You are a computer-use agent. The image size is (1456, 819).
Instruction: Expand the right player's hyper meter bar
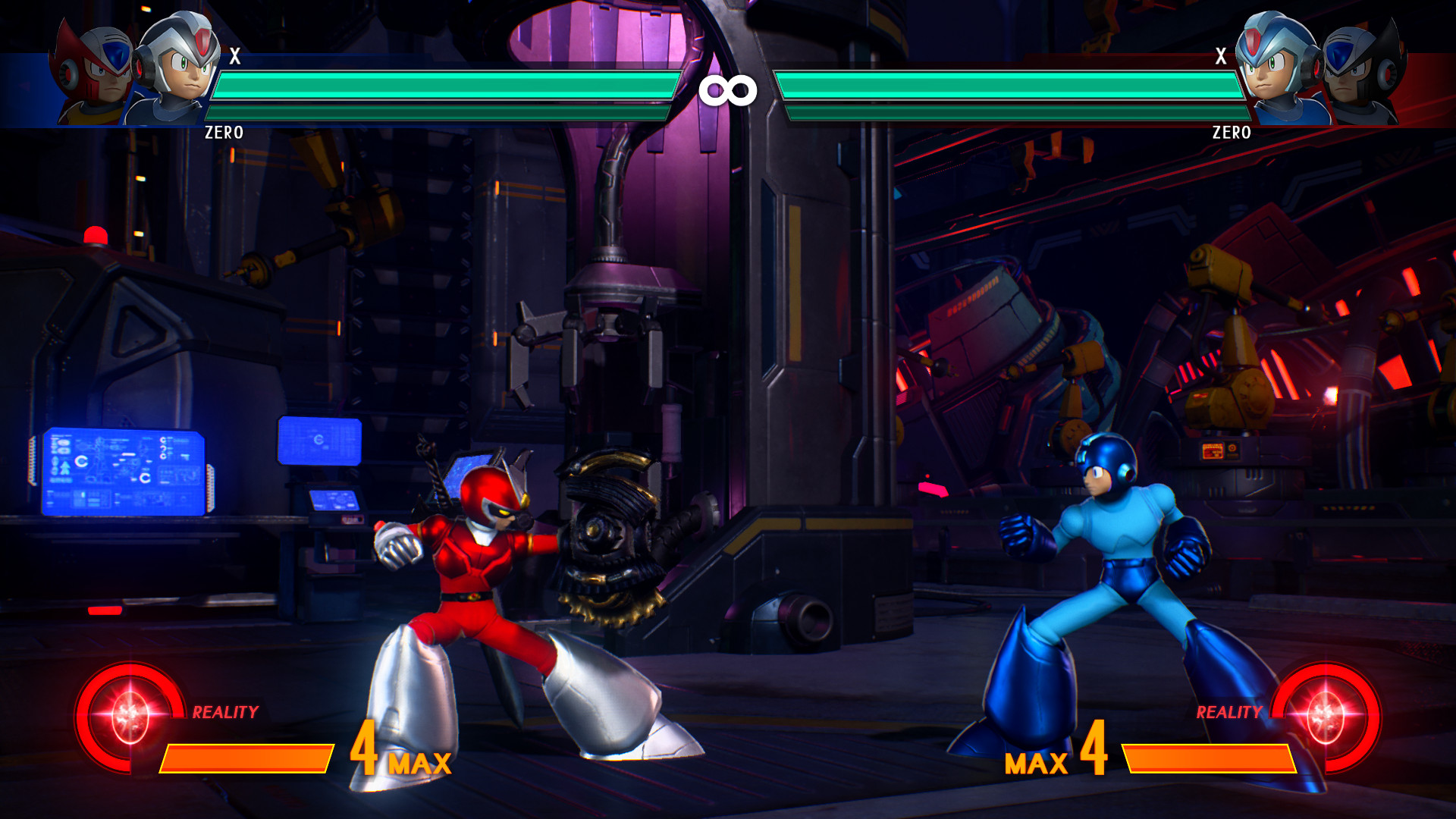[1210, 757]
